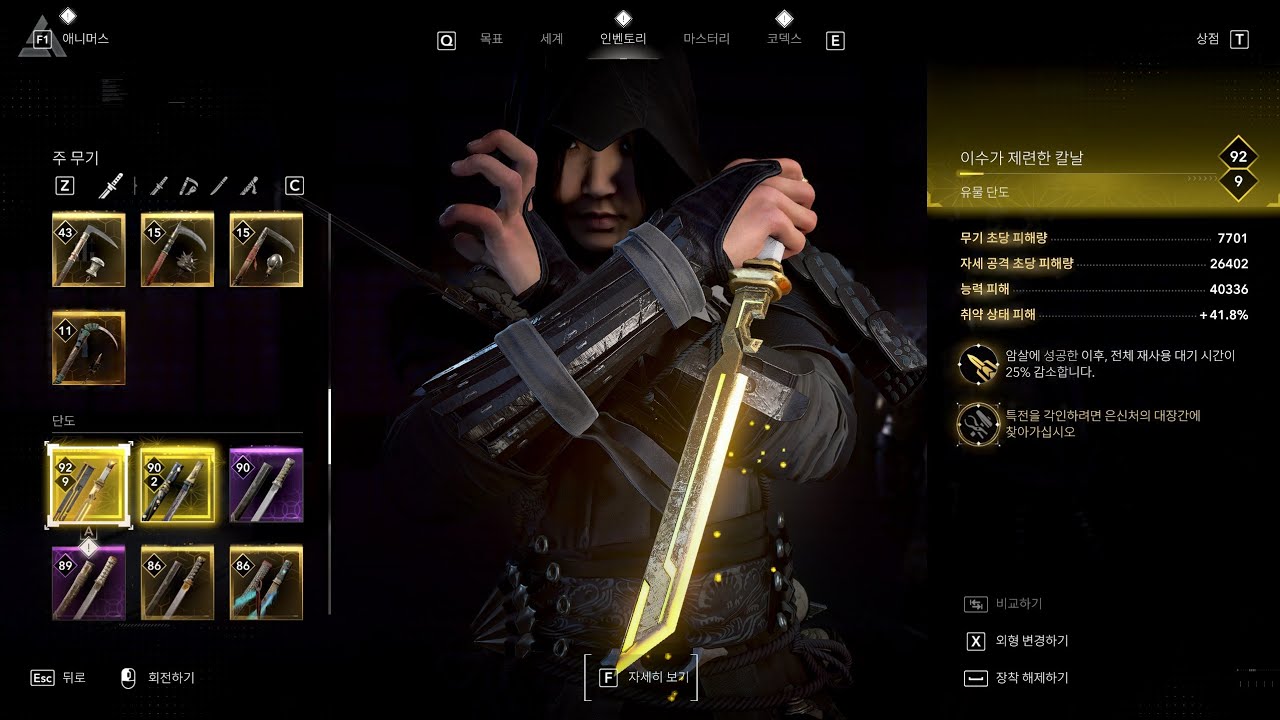Select the level 86 tanto with blue glow
Image resolution: width=1280 pixels, height=720 pixels.
click(266, 582)
